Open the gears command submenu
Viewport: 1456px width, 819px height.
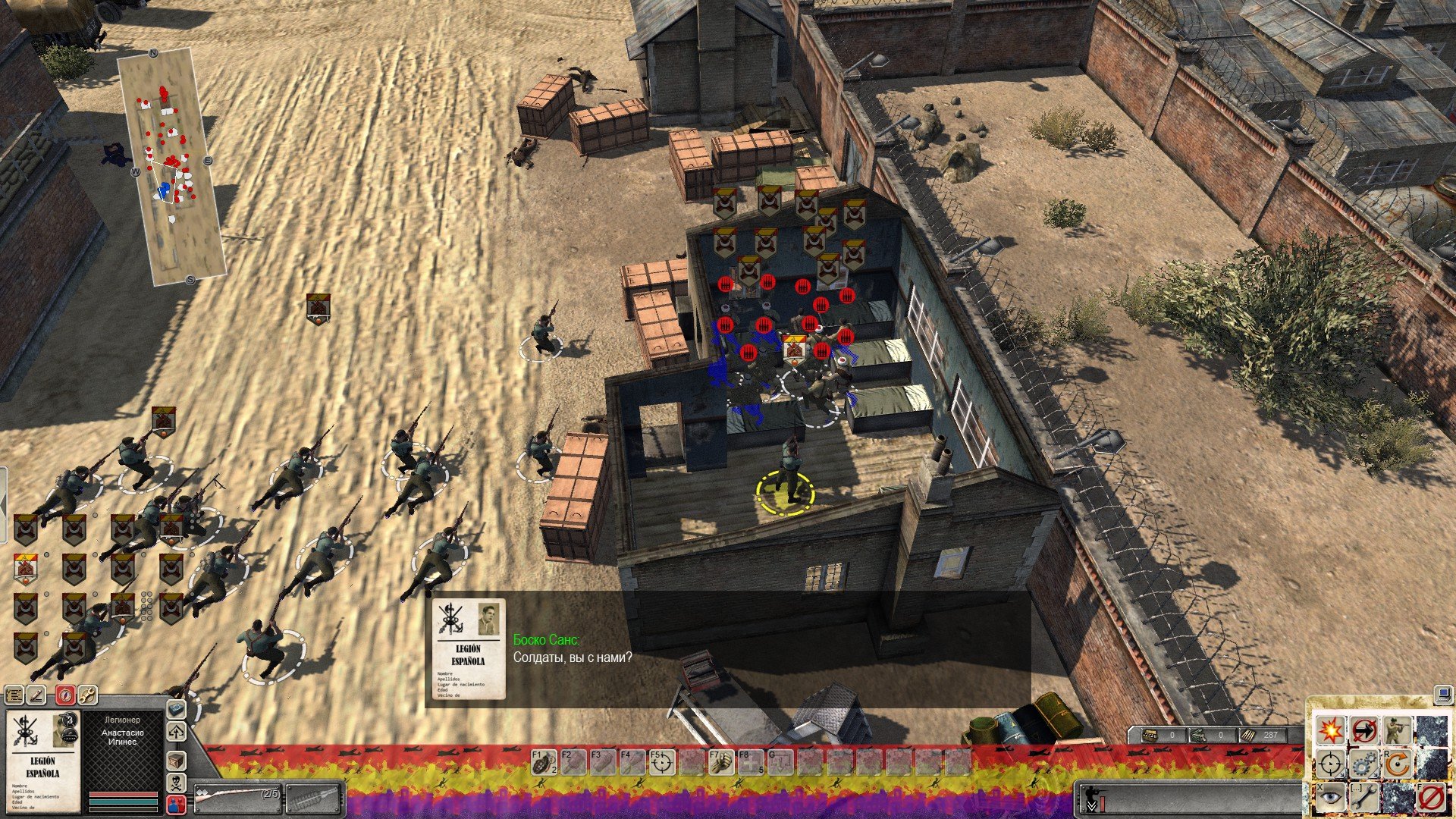(x=1363, y=764)
